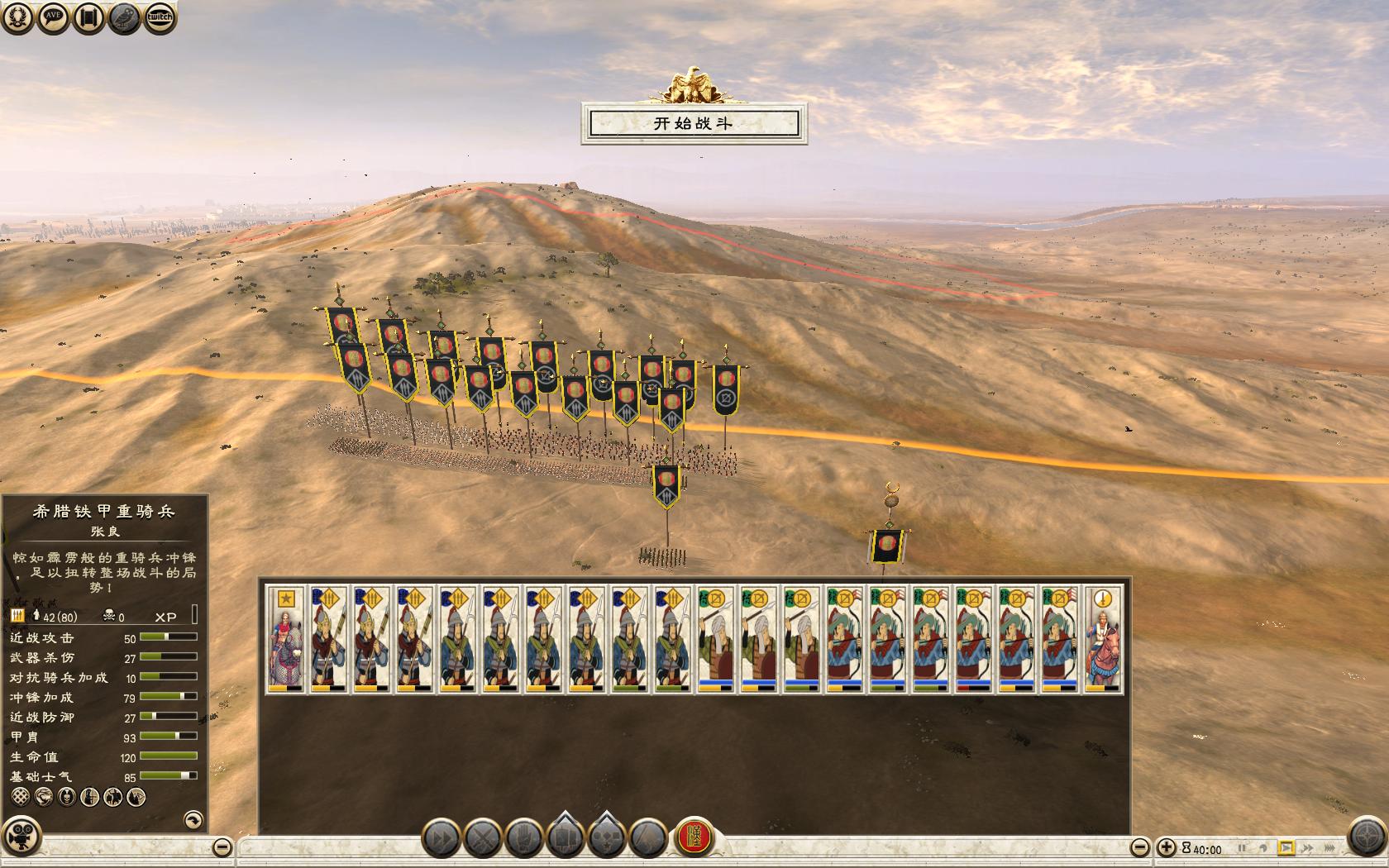Activate the crossed swords melee mode button
This screenshot has width=1389, height=868.
click(x=483, y=839)
